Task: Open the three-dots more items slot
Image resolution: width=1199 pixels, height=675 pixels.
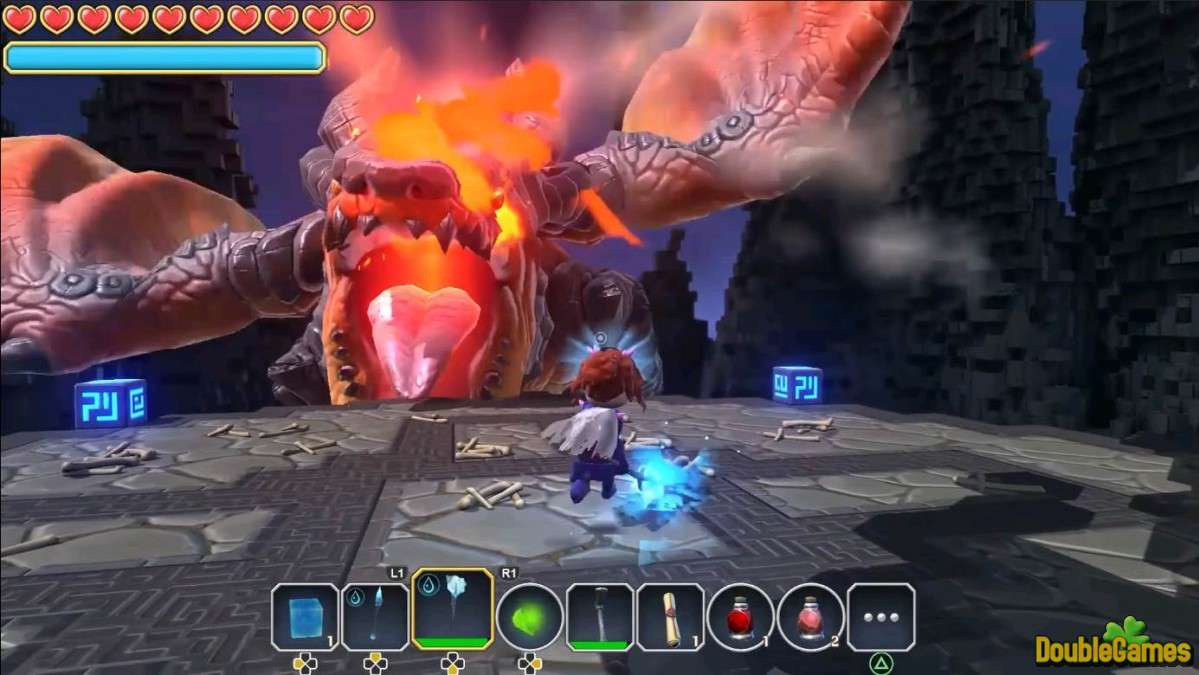Action: [x=880, y=616]
